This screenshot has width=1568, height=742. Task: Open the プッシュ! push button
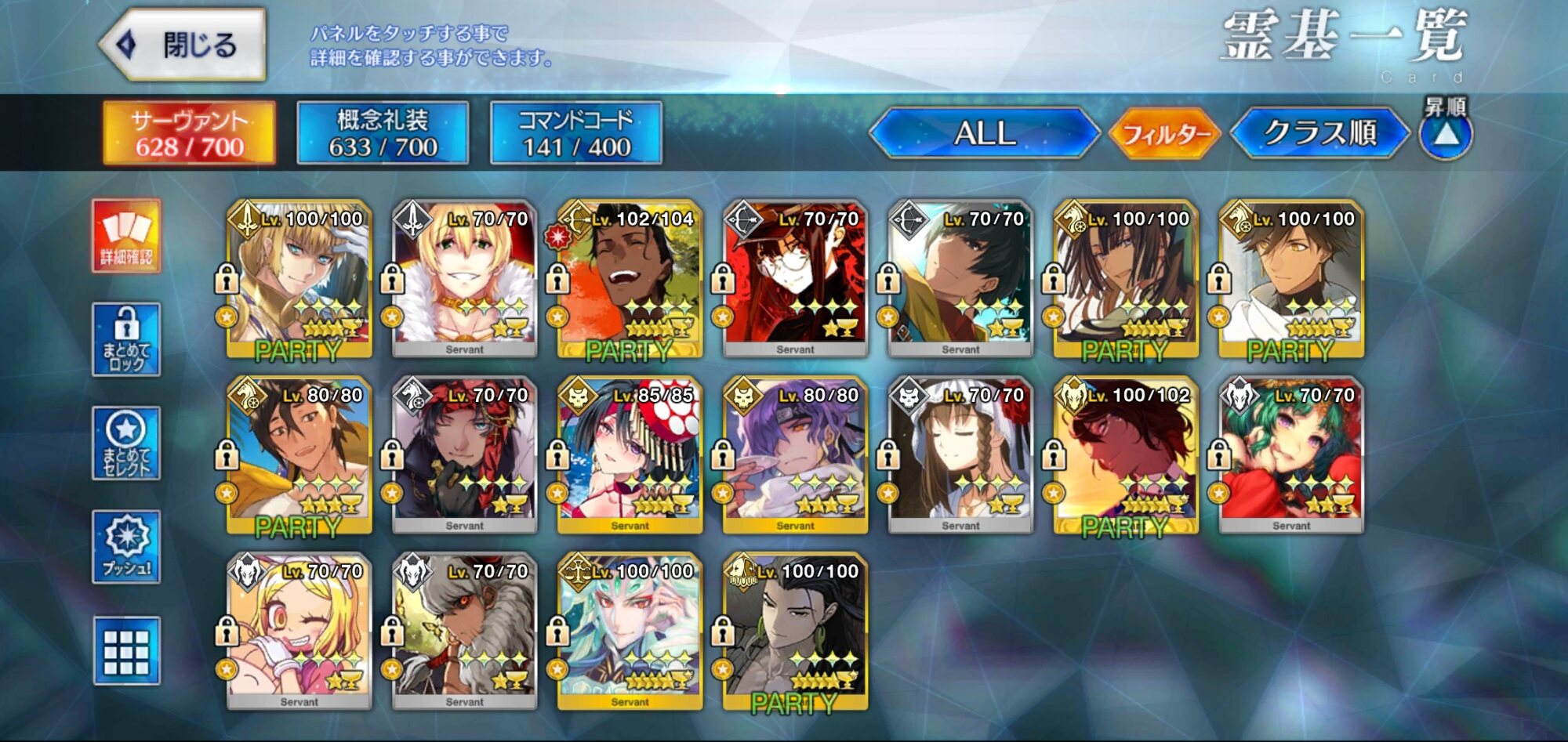tap(126, 547)
